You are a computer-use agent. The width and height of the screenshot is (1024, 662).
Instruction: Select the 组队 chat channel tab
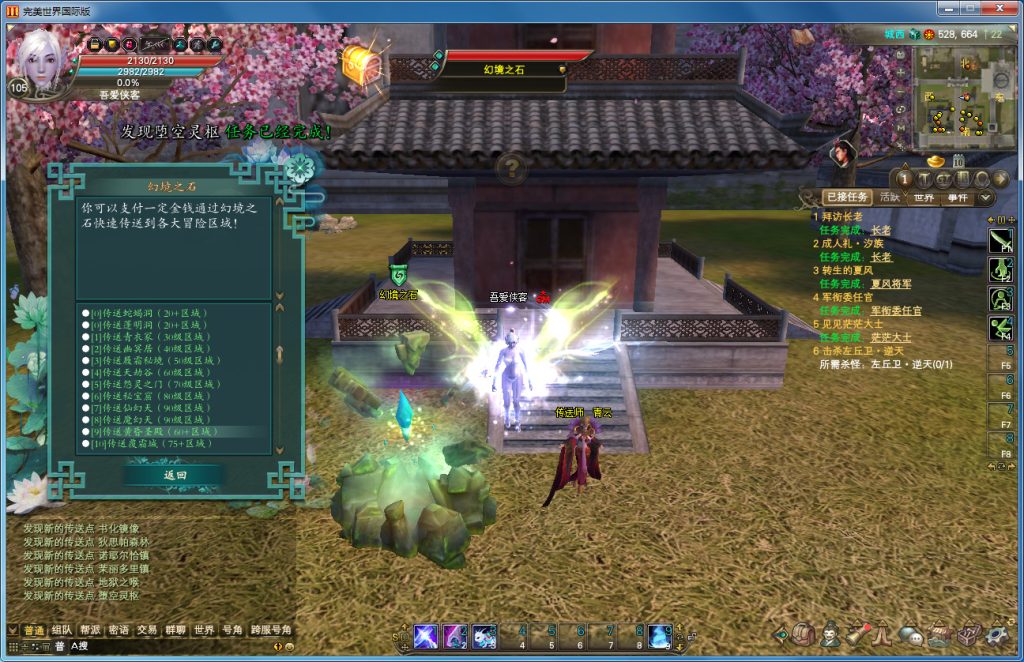[x=61, y=630]
